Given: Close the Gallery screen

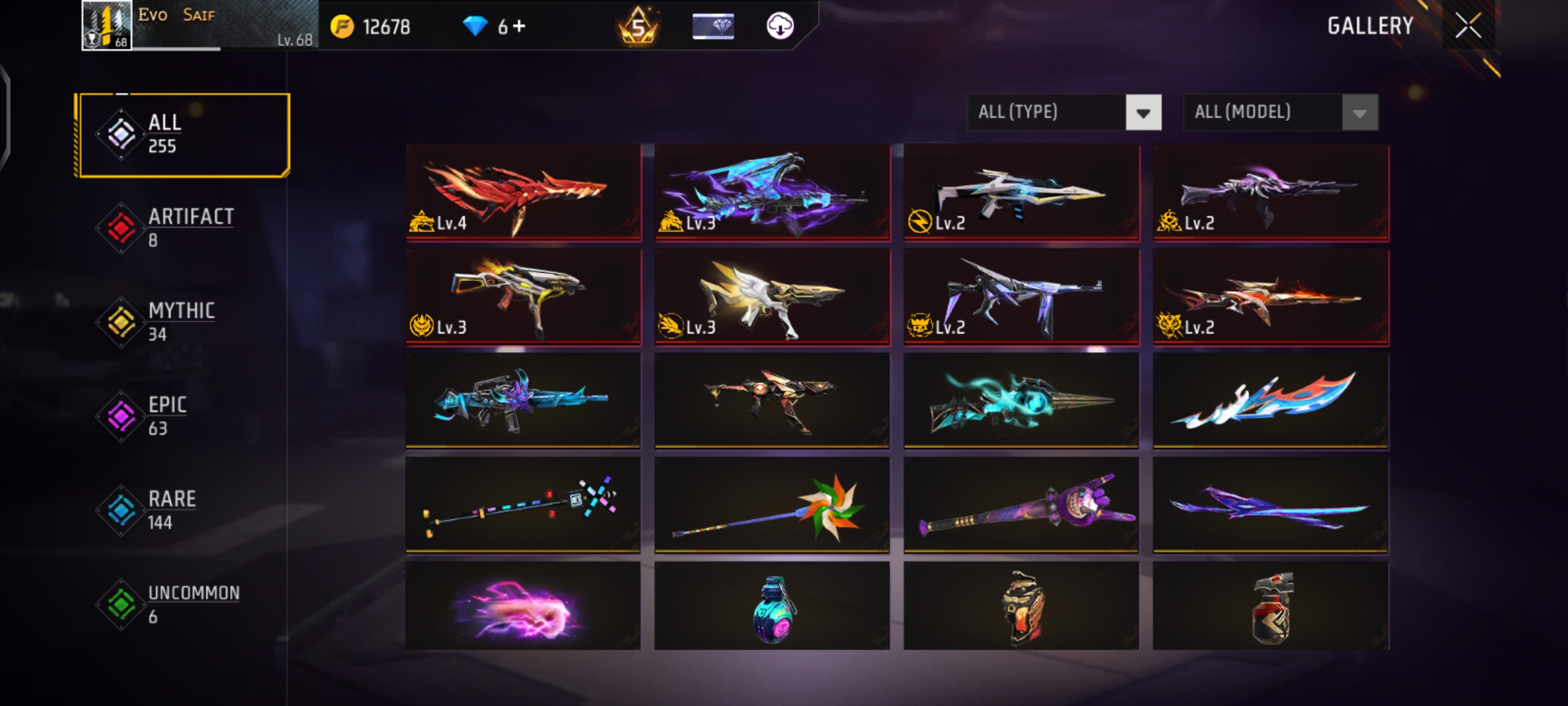Looking at the screenshot, I should [x=1468, y=26].
